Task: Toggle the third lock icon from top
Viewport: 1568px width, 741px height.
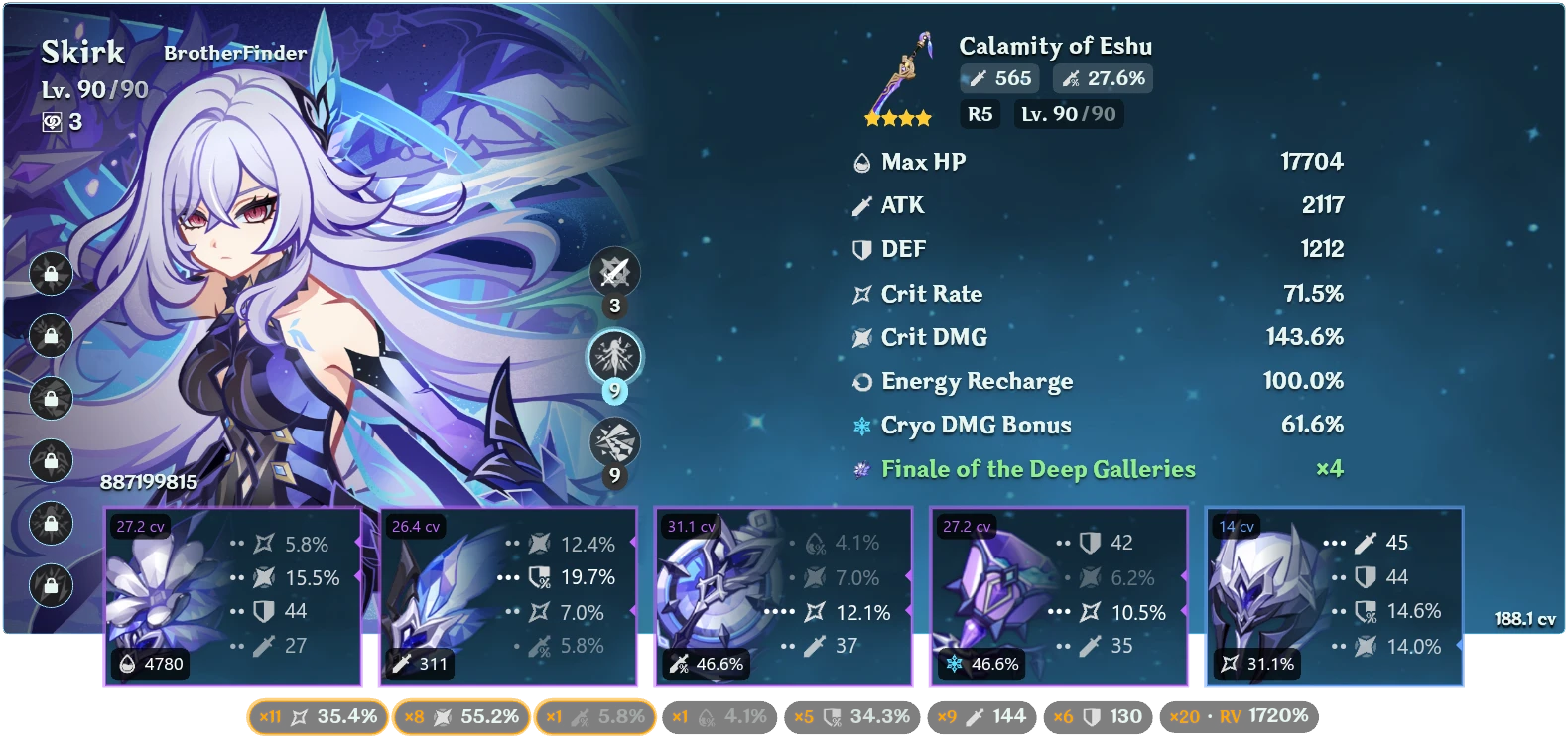Action: [x=48, y=399]
